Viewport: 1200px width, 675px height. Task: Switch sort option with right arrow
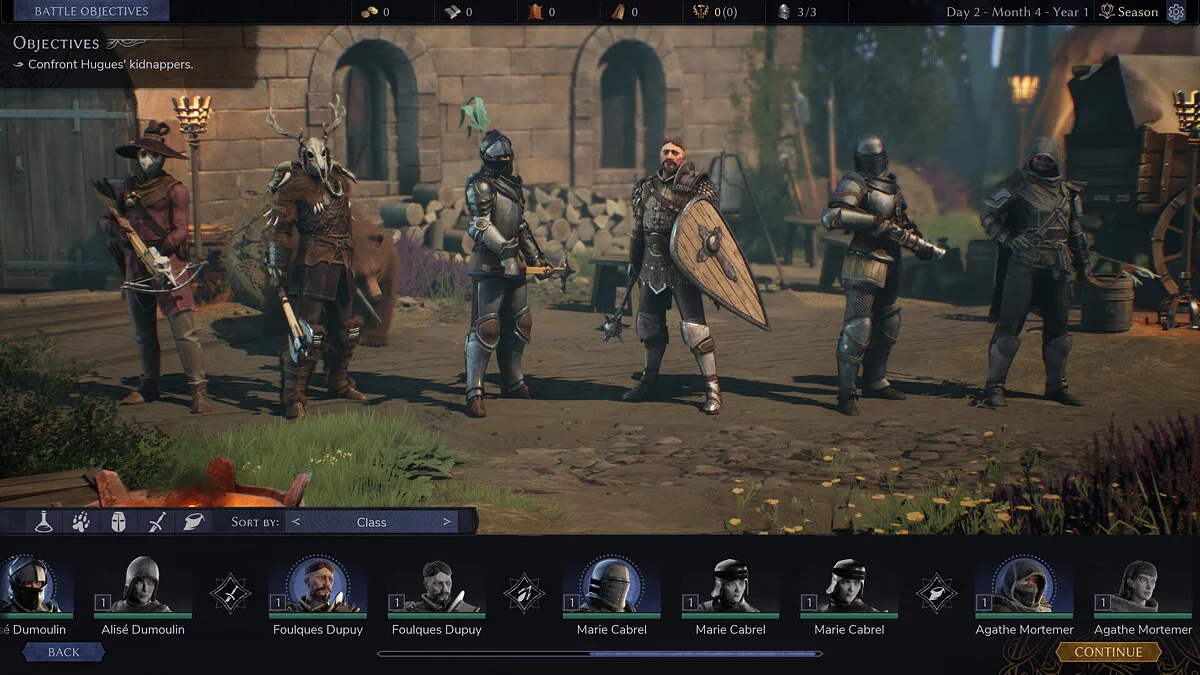(x=447, y=522)
